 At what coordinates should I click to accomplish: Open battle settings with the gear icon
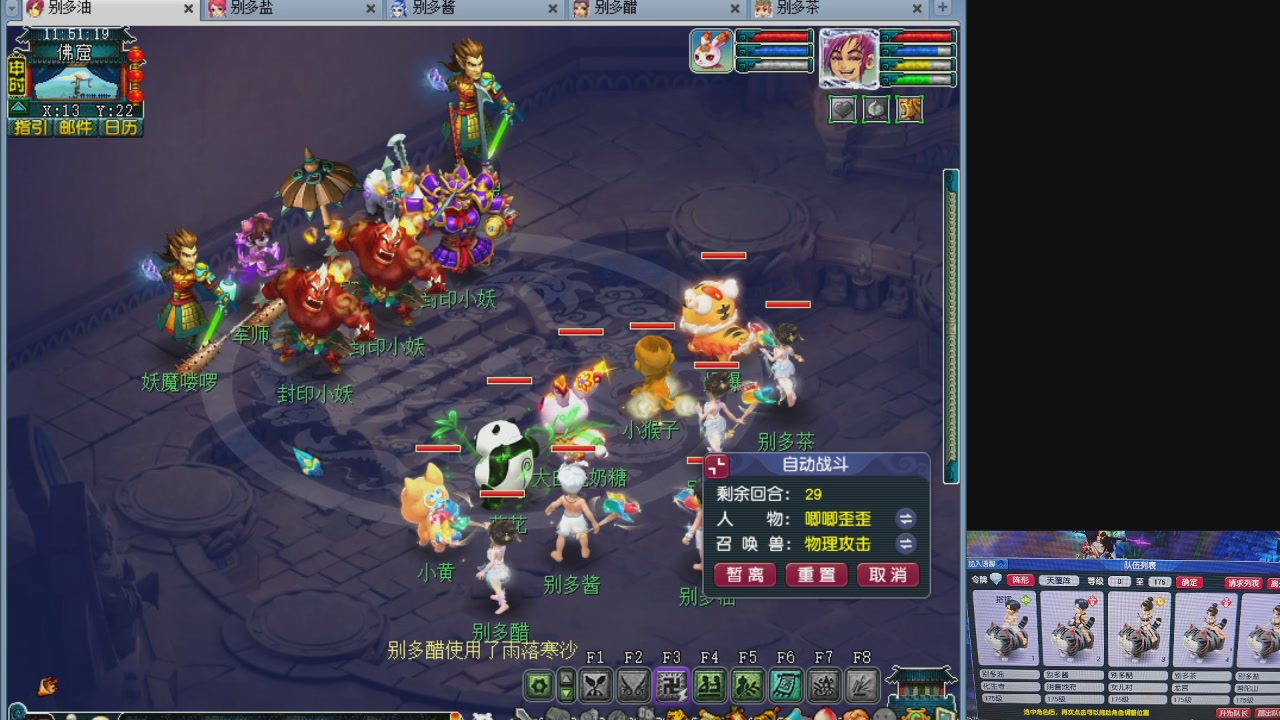[x=537, y=686]
